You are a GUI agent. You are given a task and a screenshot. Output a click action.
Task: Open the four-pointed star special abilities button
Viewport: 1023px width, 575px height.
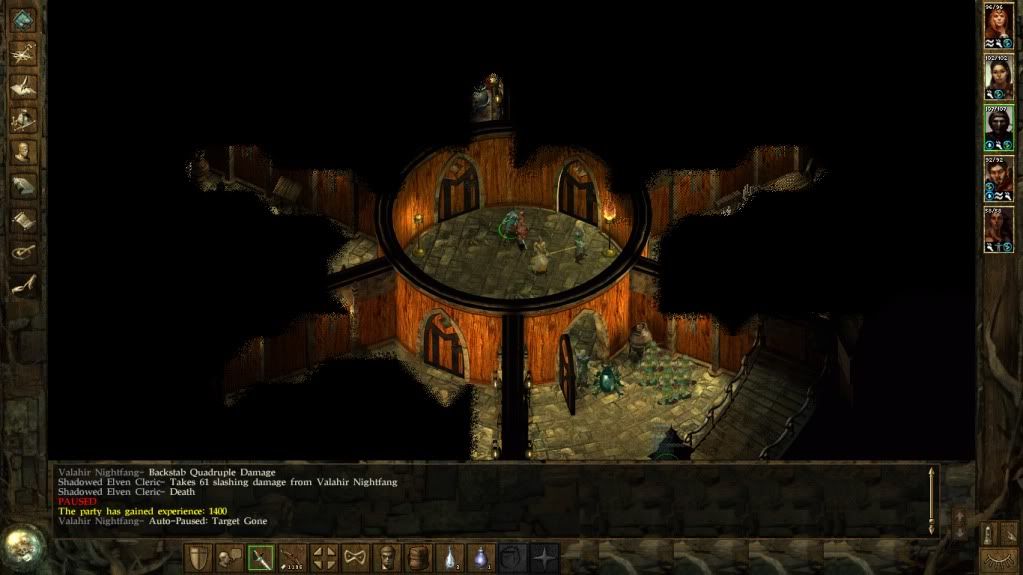(545, 558)
